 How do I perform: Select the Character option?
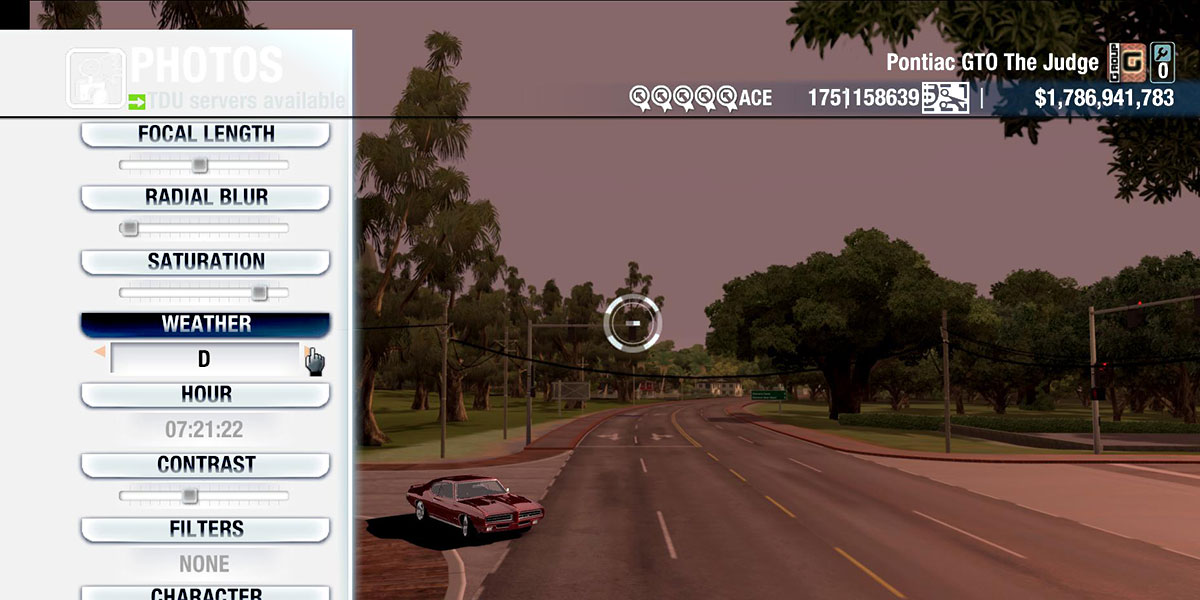pos(205,593)
